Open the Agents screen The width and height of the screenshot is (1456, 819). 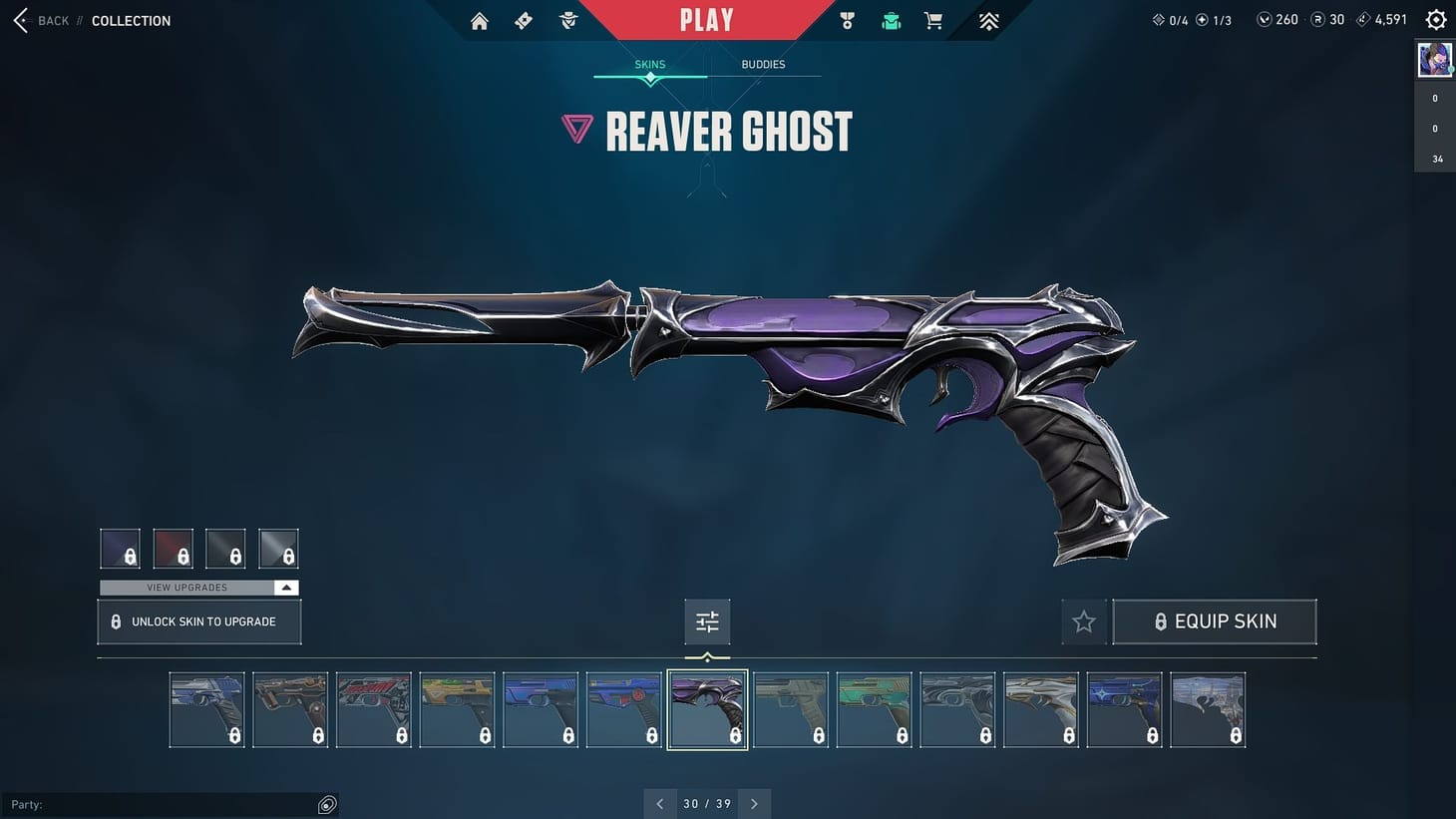pos(568,20)
